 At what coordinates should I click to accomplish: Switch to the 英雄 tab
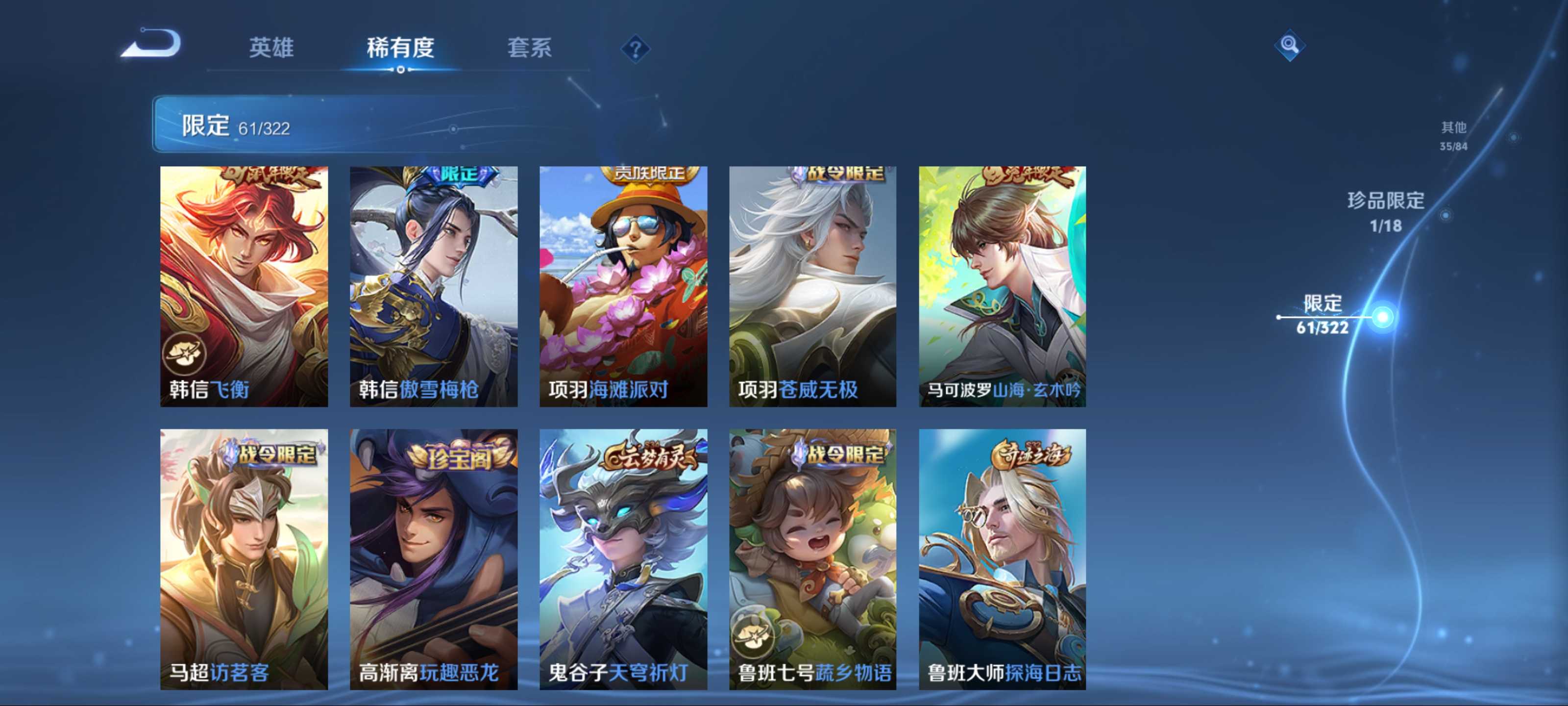(271, 48)
